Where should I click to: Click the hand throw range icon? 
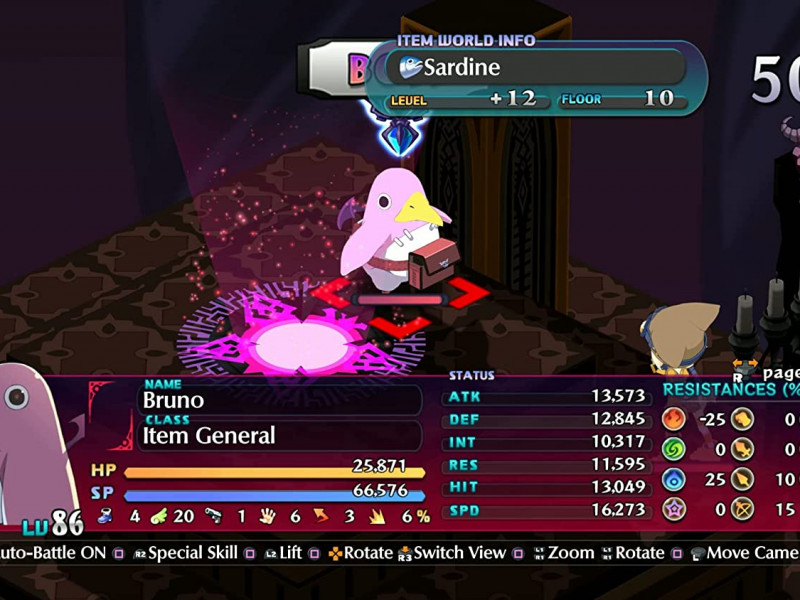(267, 516)
